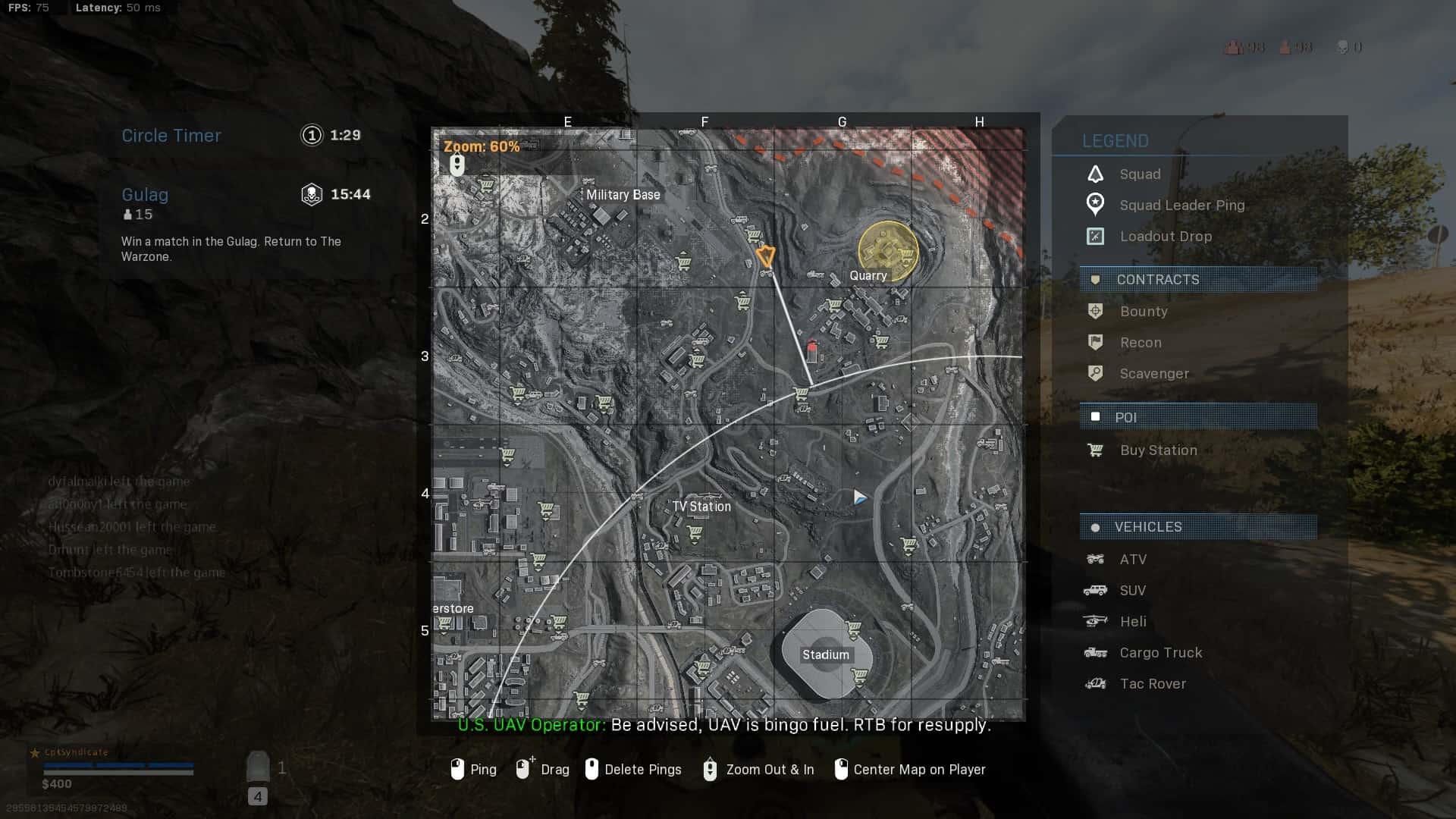
Task: Select the Bounty contract legend entry
Action: click(1143, 312)
